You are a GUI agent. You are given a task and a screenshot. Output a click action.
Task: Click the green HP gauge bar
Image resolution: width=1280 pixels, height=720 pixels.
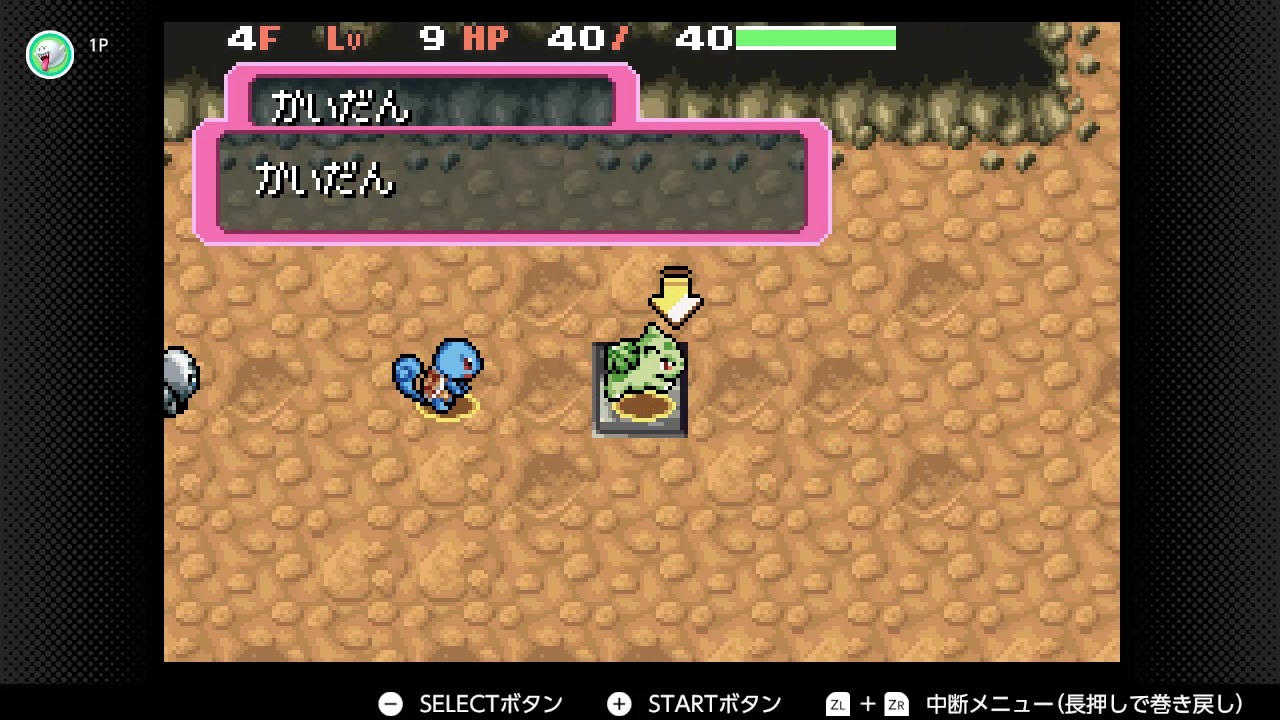point(815,38)
